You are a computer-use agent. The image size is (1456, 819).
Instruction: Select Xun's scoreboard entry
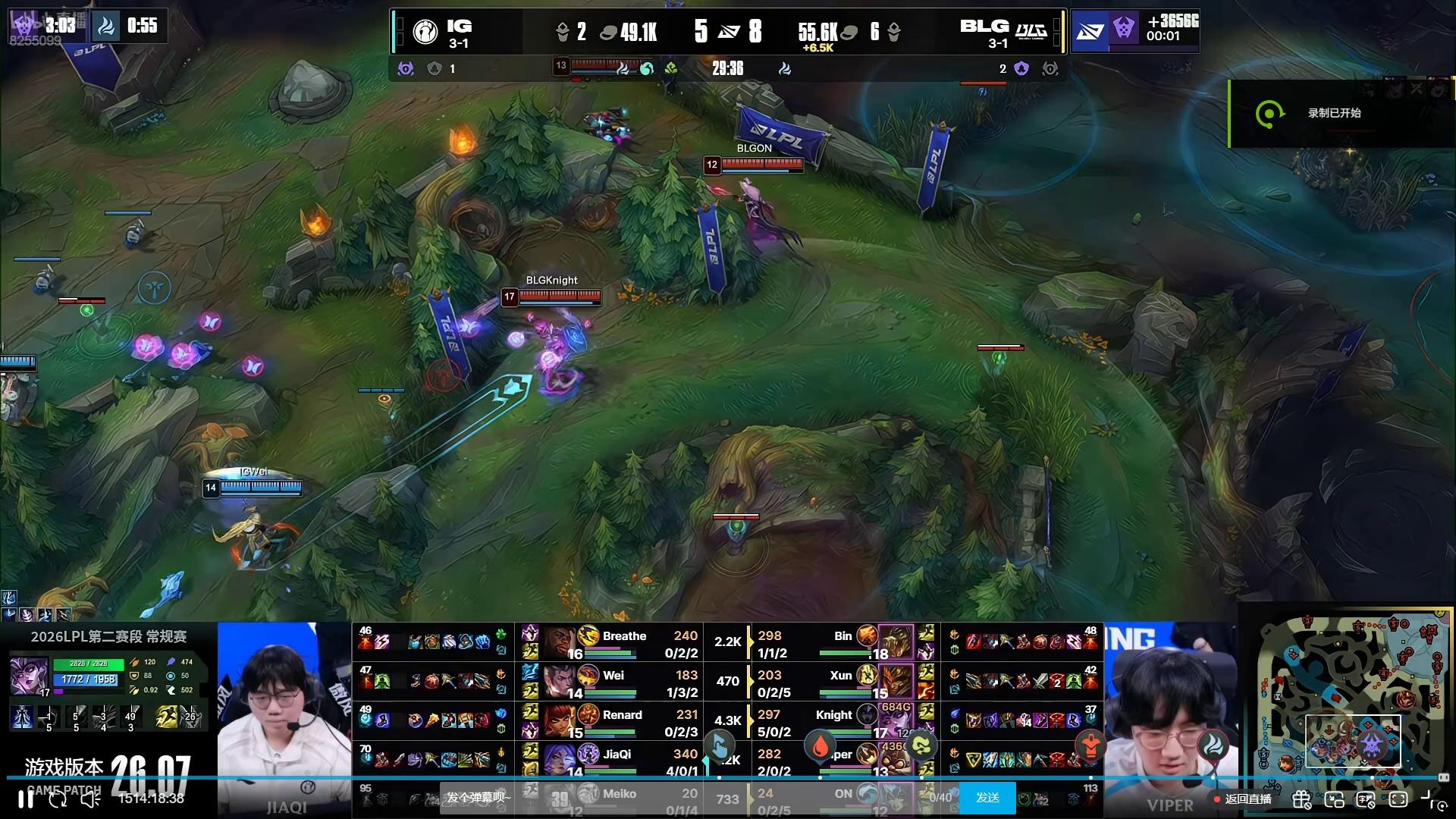tap(840, 682)
